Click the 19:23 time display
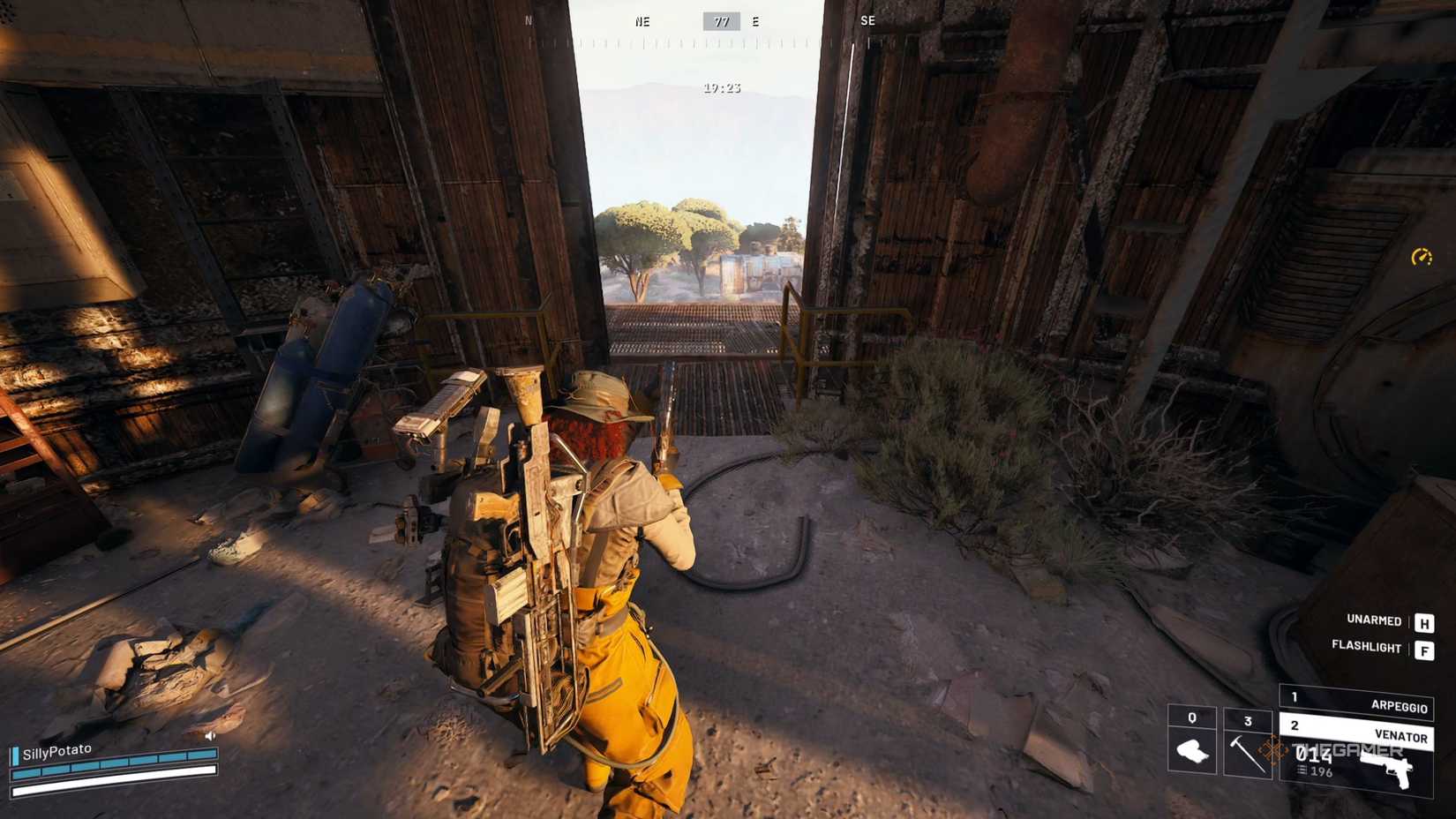1456x819 pixels. coord(721,87)
